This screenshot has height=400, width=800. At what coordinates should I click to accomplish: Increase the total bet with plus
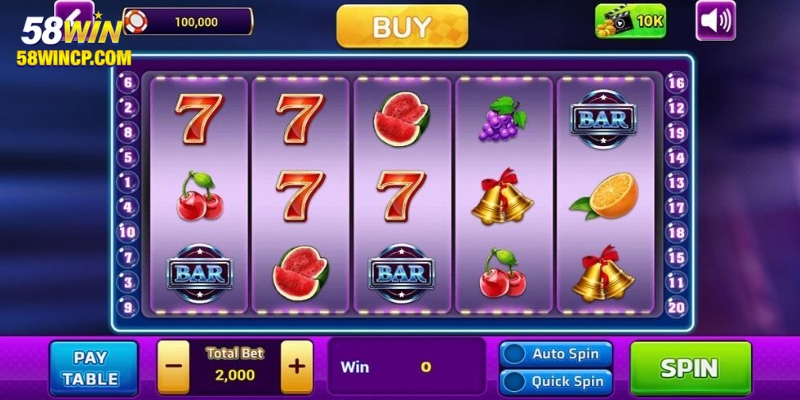pos(296,366)
